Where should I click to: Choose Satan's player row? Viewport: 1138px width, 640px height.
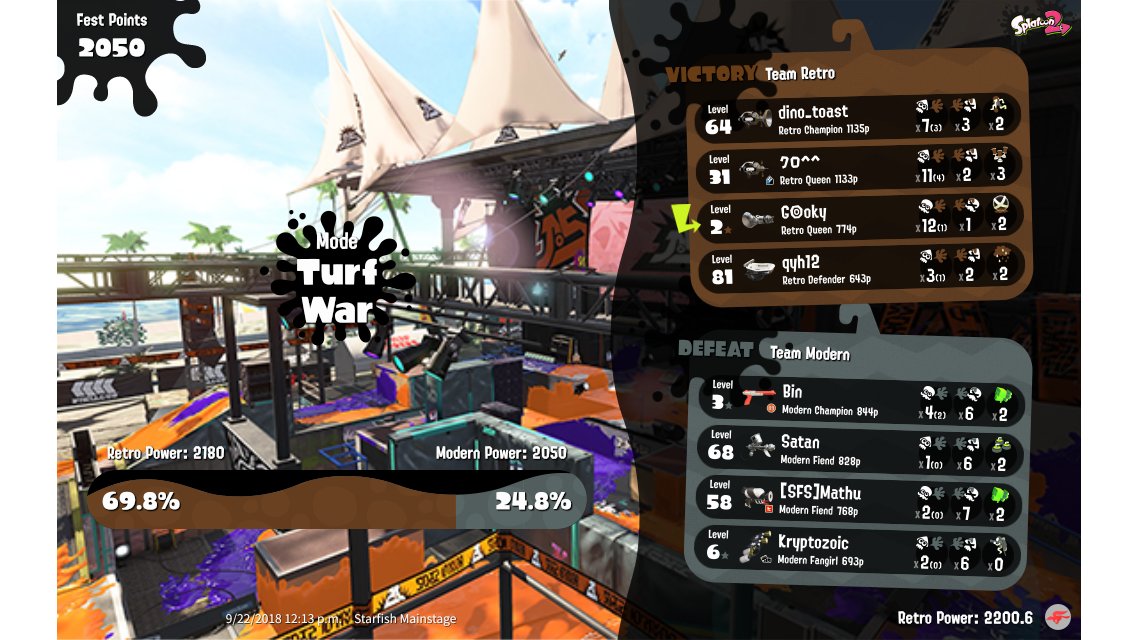click(860, 450)
